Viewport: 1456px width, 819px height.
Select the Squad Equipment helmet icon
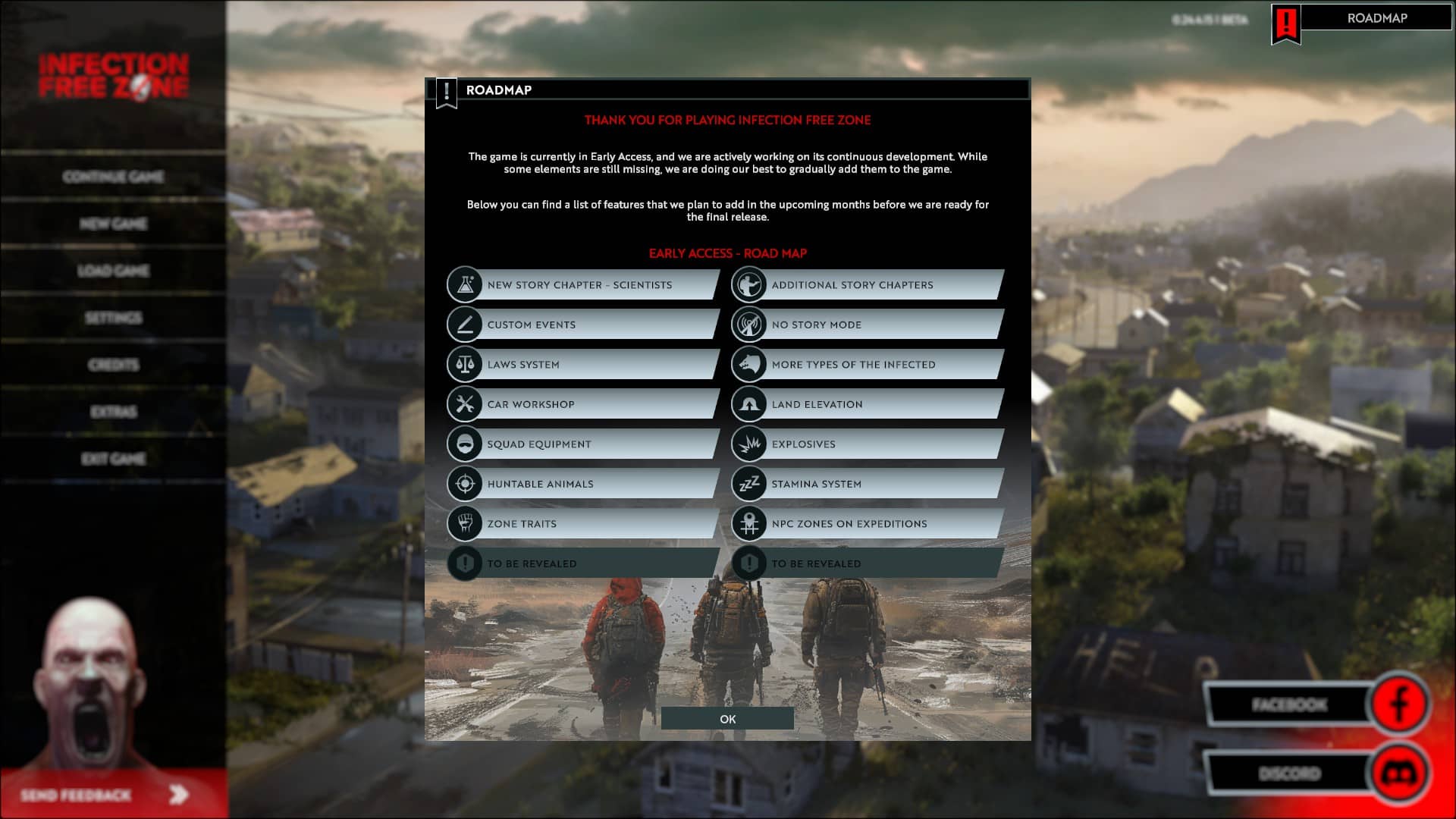pos(465,444)
